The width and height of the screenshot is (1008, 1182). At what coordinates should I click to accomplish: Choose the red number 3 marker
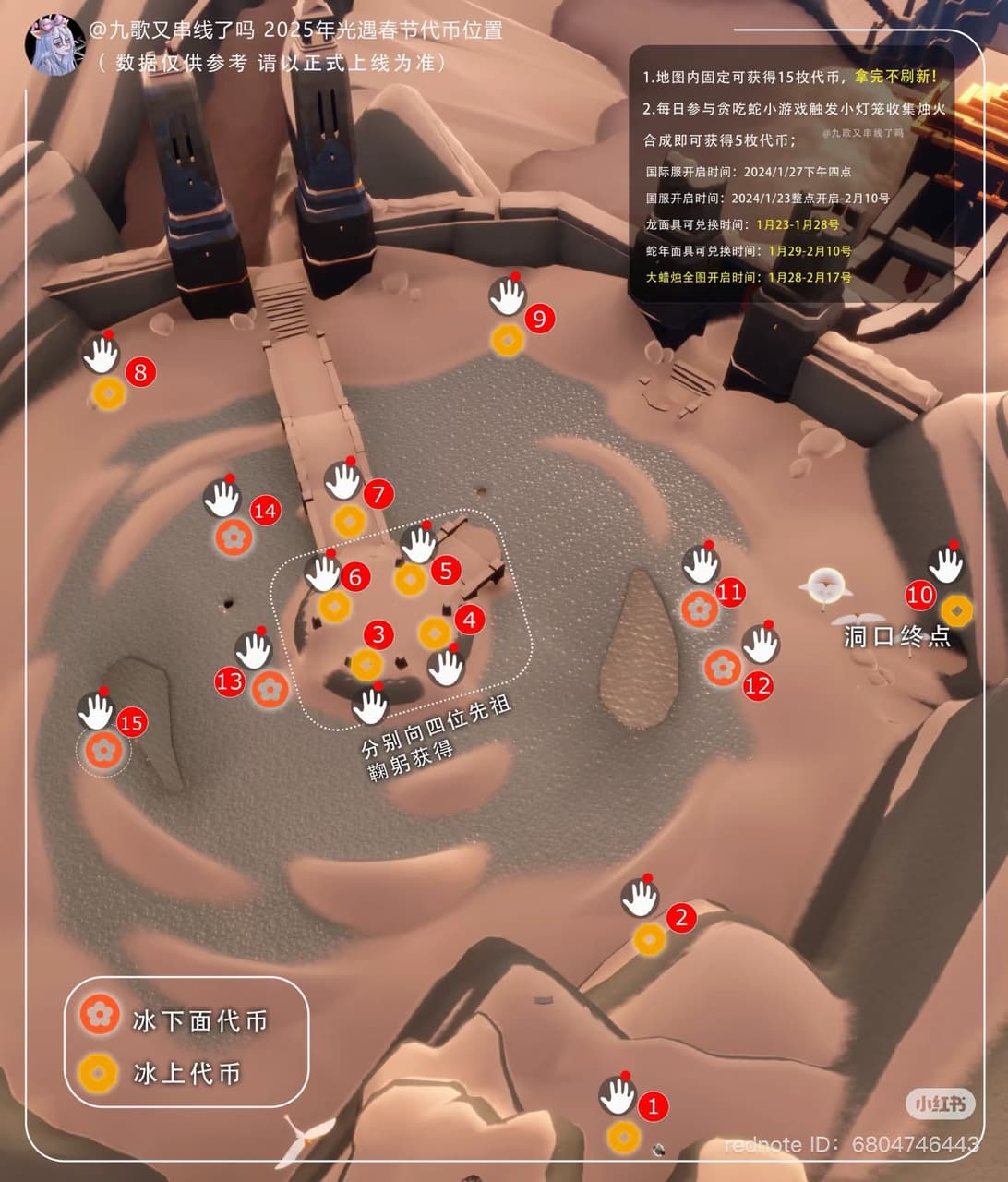coord(378,634)
